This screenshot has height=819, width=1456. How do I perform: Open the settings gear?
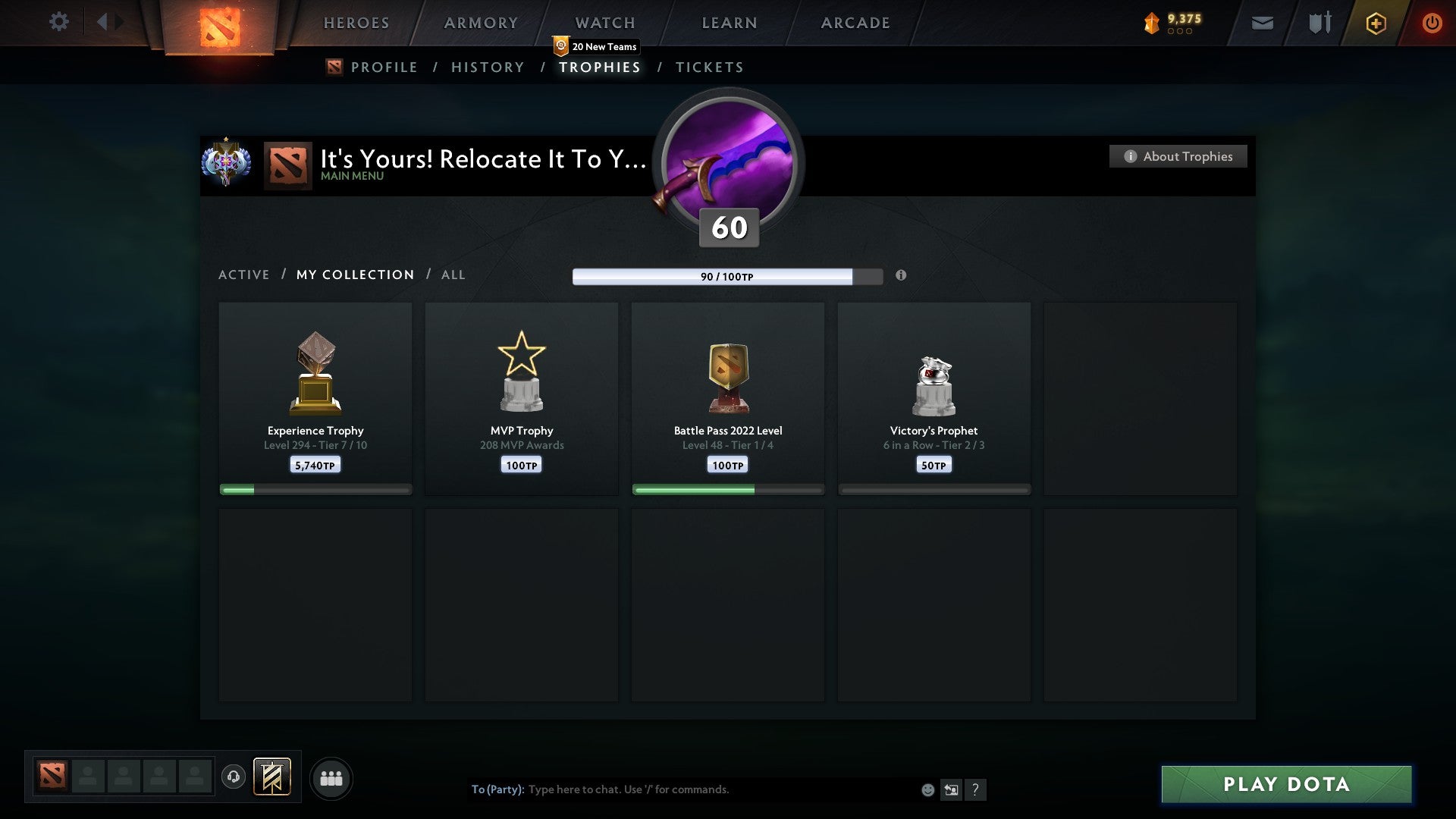[x=59, y=21]
